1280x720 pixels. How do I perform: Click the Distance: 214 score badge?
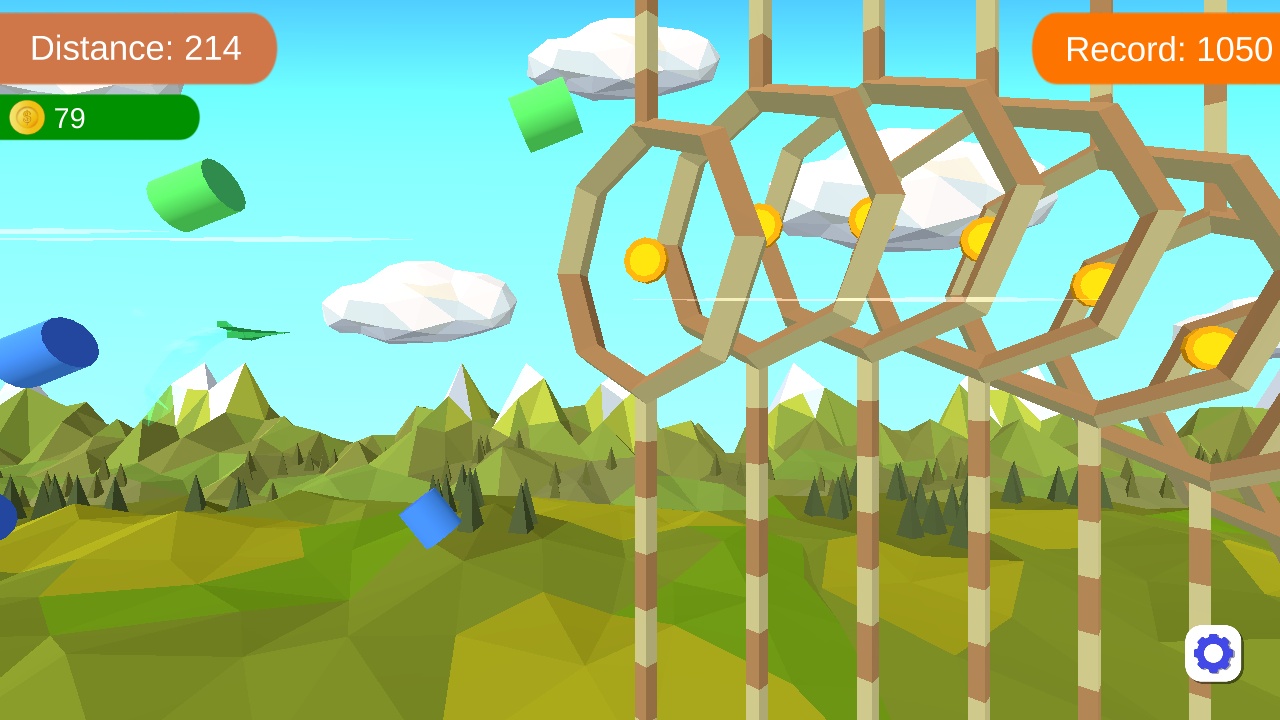click(x=137, y=48)
